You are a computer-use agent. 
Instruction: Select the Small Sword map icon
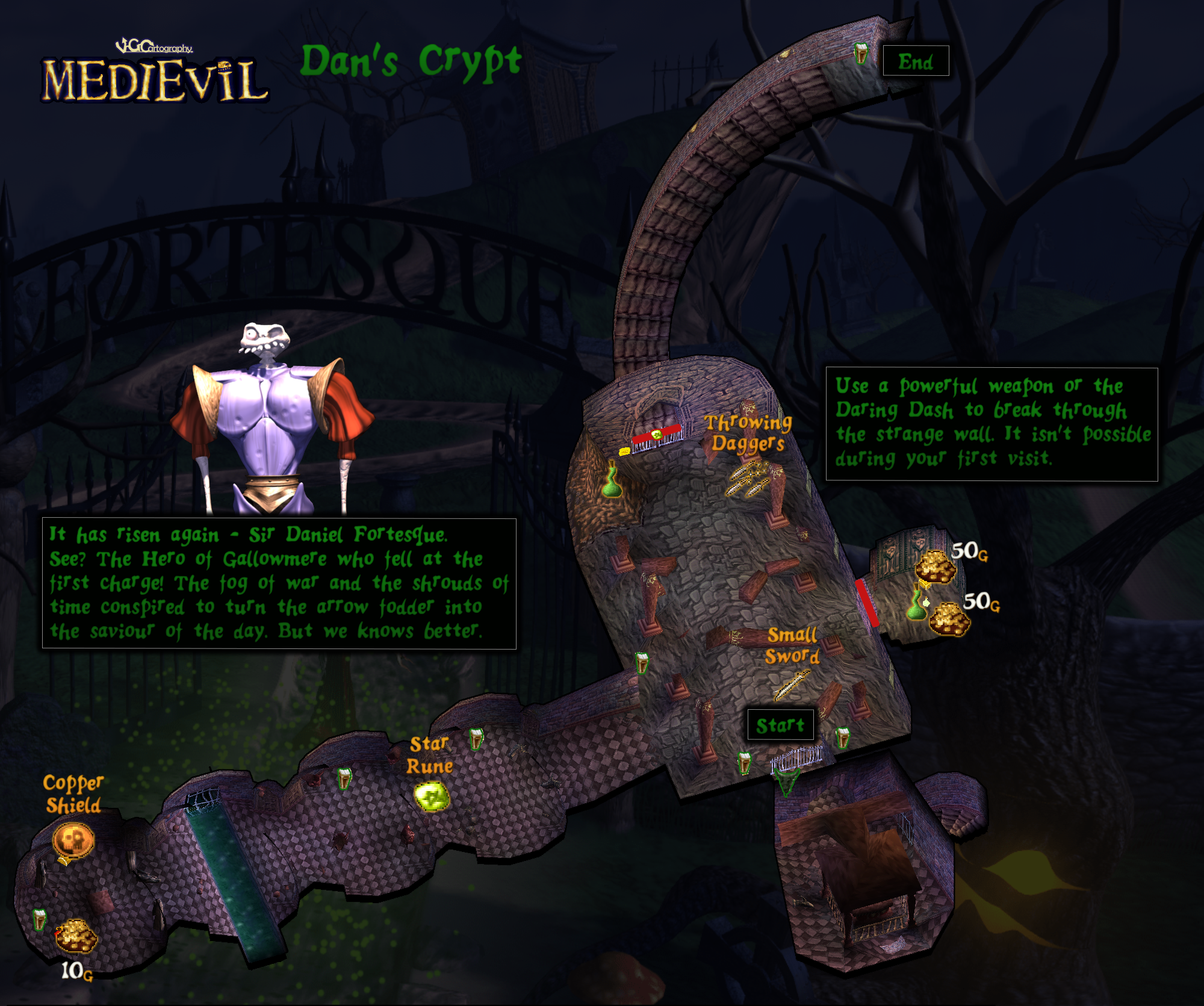[x=791, y=685]
